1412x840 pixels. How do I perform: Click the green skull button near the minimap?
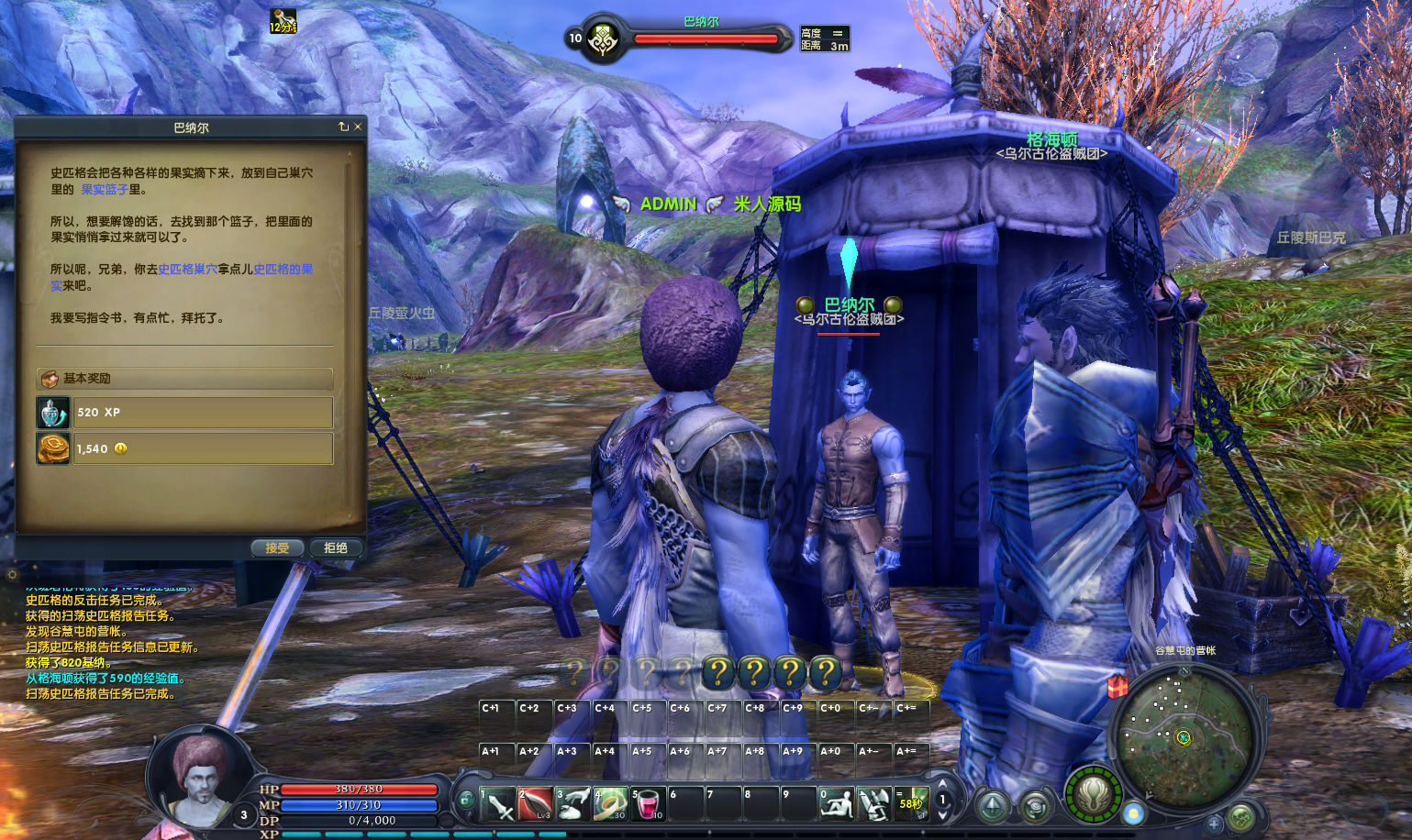tap(1240, 816)
